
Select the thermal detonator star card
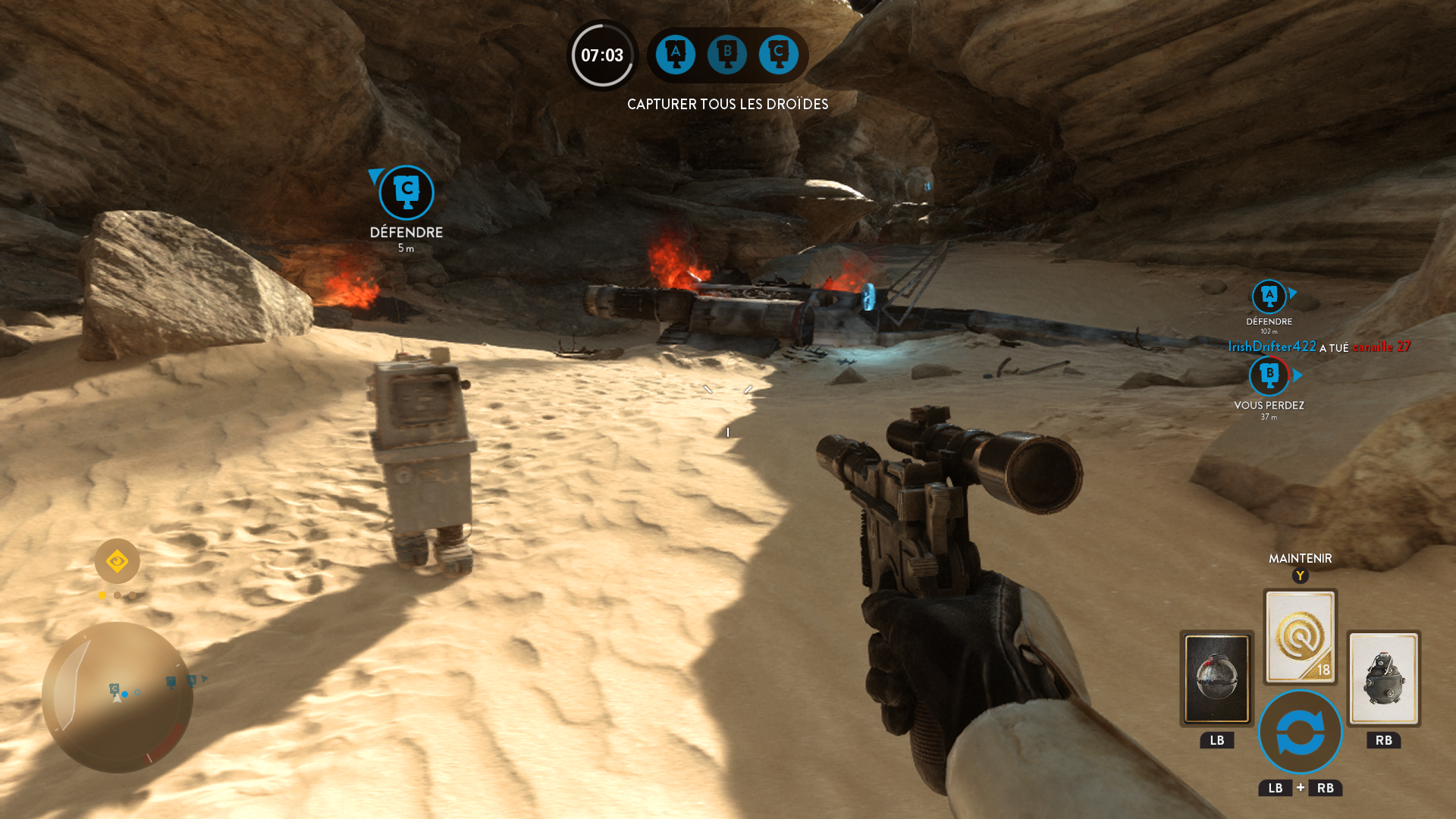point(1216,678)
